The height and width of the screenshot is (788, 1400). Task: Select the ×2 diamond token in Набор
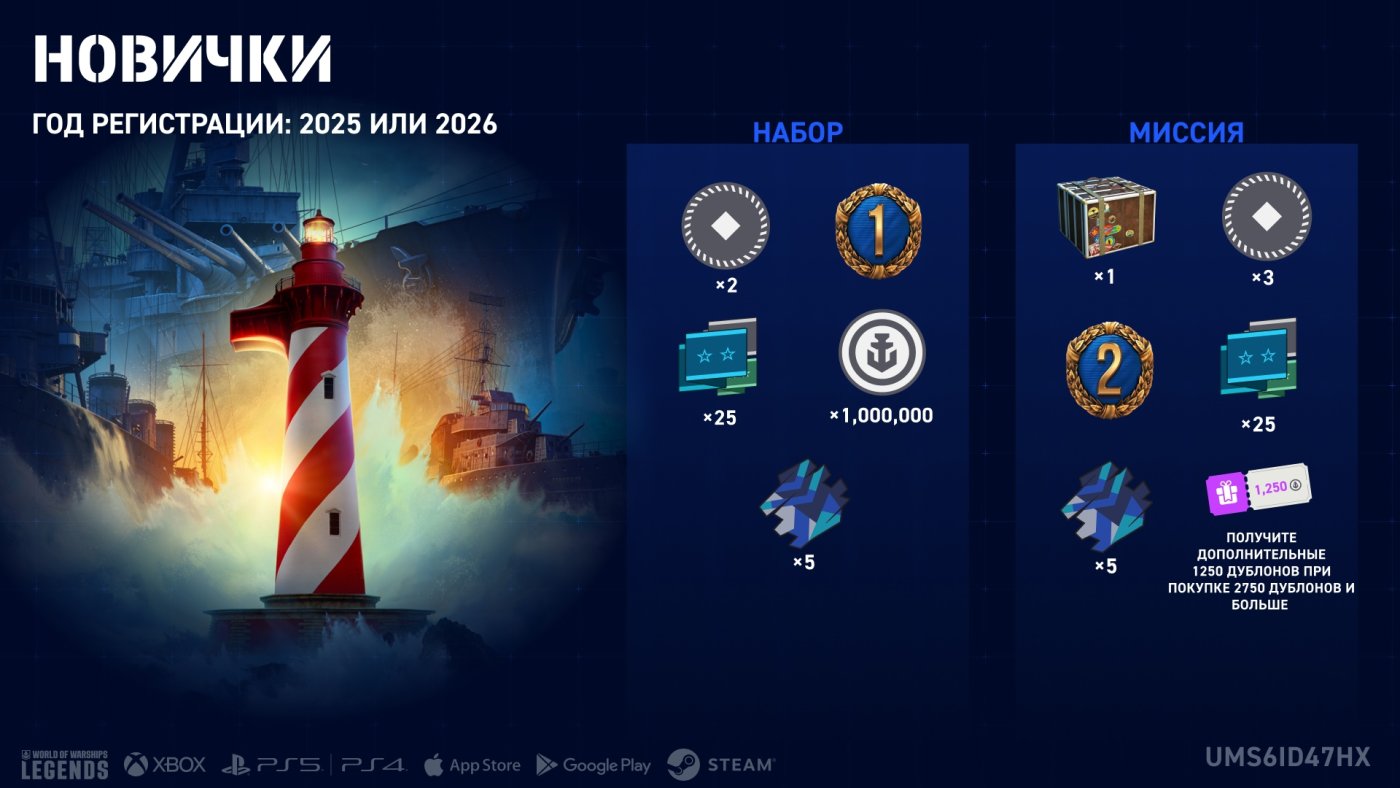point(726,226)
